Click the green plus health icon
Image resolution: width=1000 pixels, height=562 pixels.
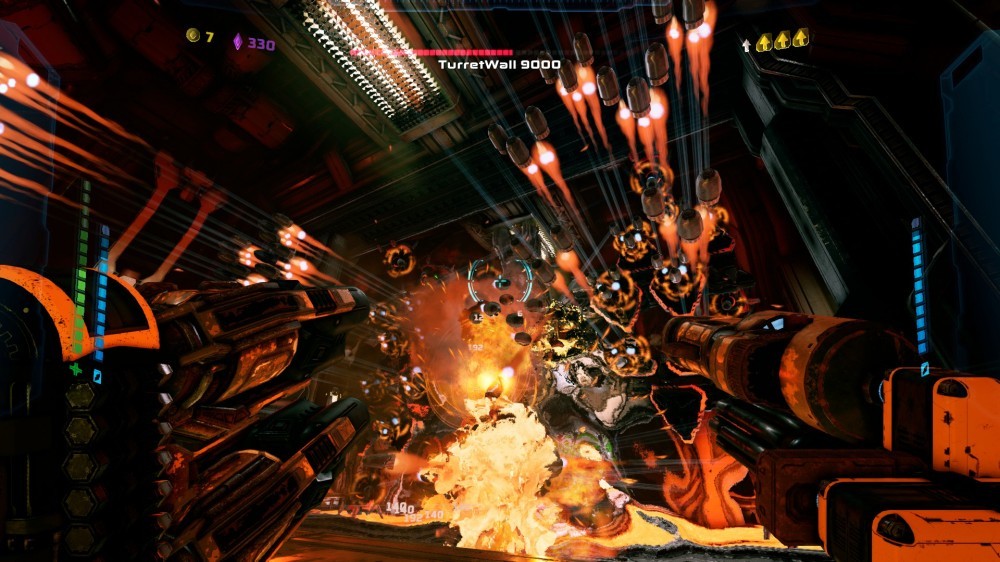click(76, 369)
